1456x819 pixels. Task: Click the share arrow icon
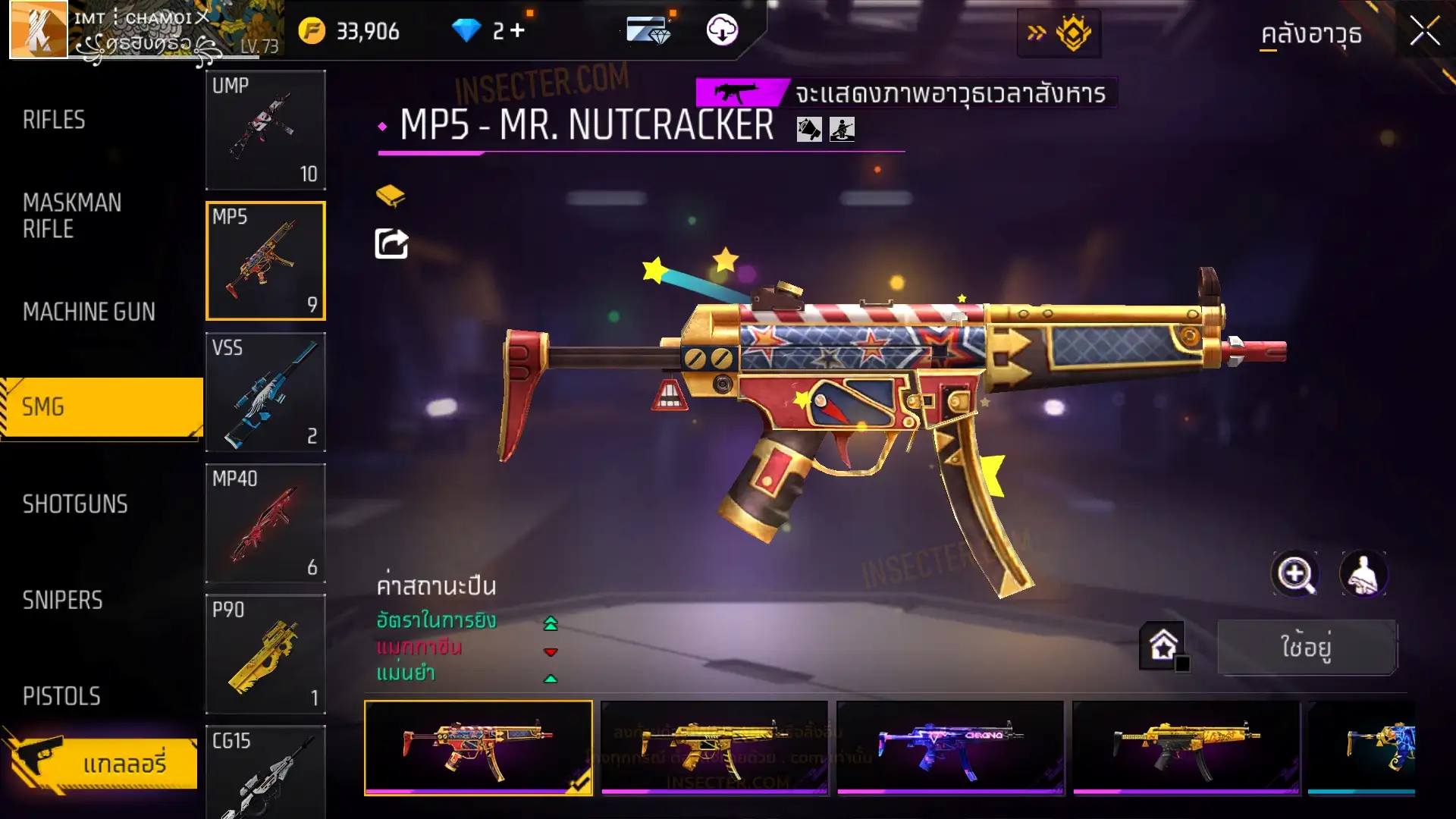(391, 244)
